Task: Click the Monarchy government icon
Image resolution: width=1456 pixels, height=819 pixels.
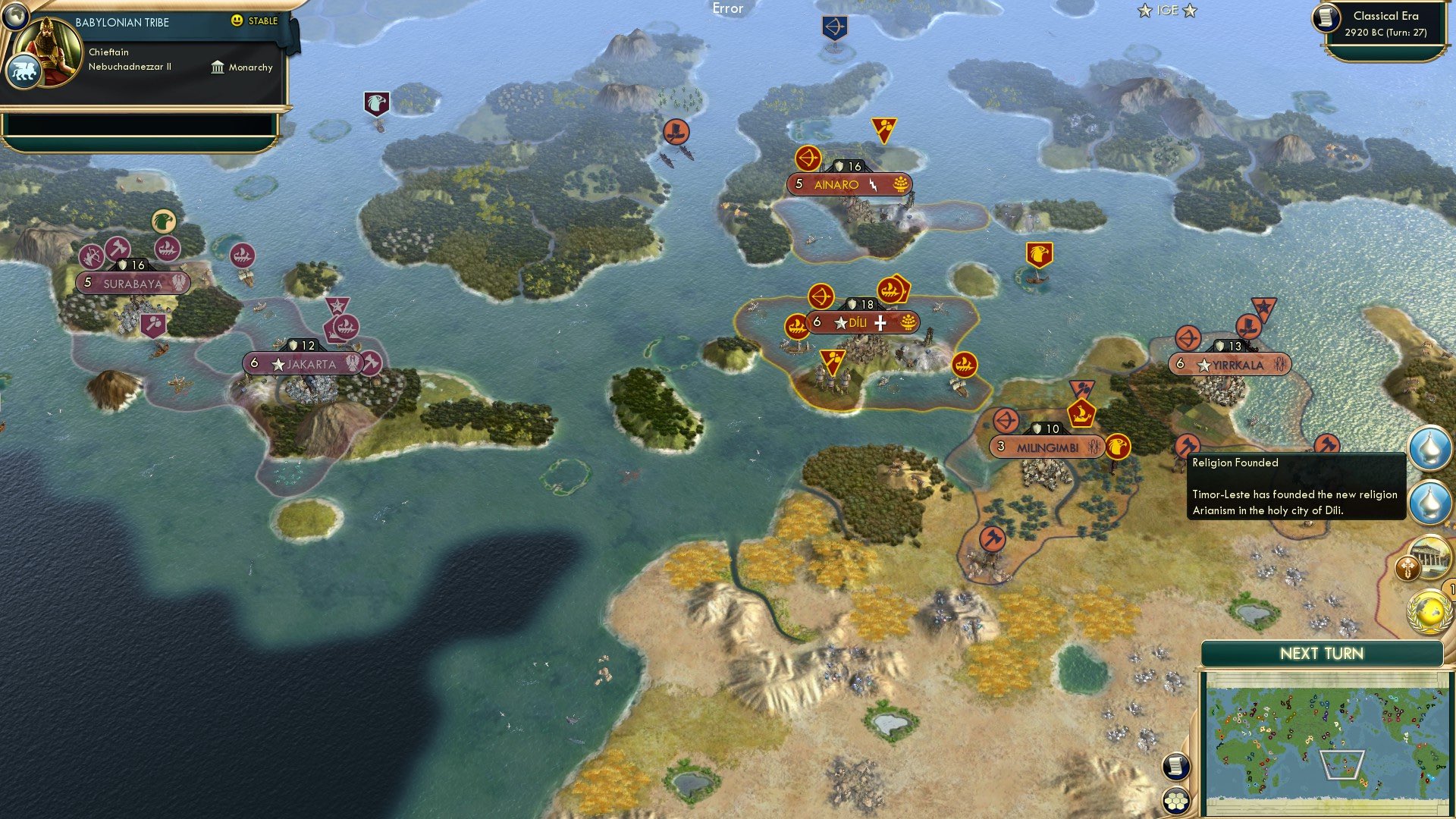Action: [x=218, y=67]
